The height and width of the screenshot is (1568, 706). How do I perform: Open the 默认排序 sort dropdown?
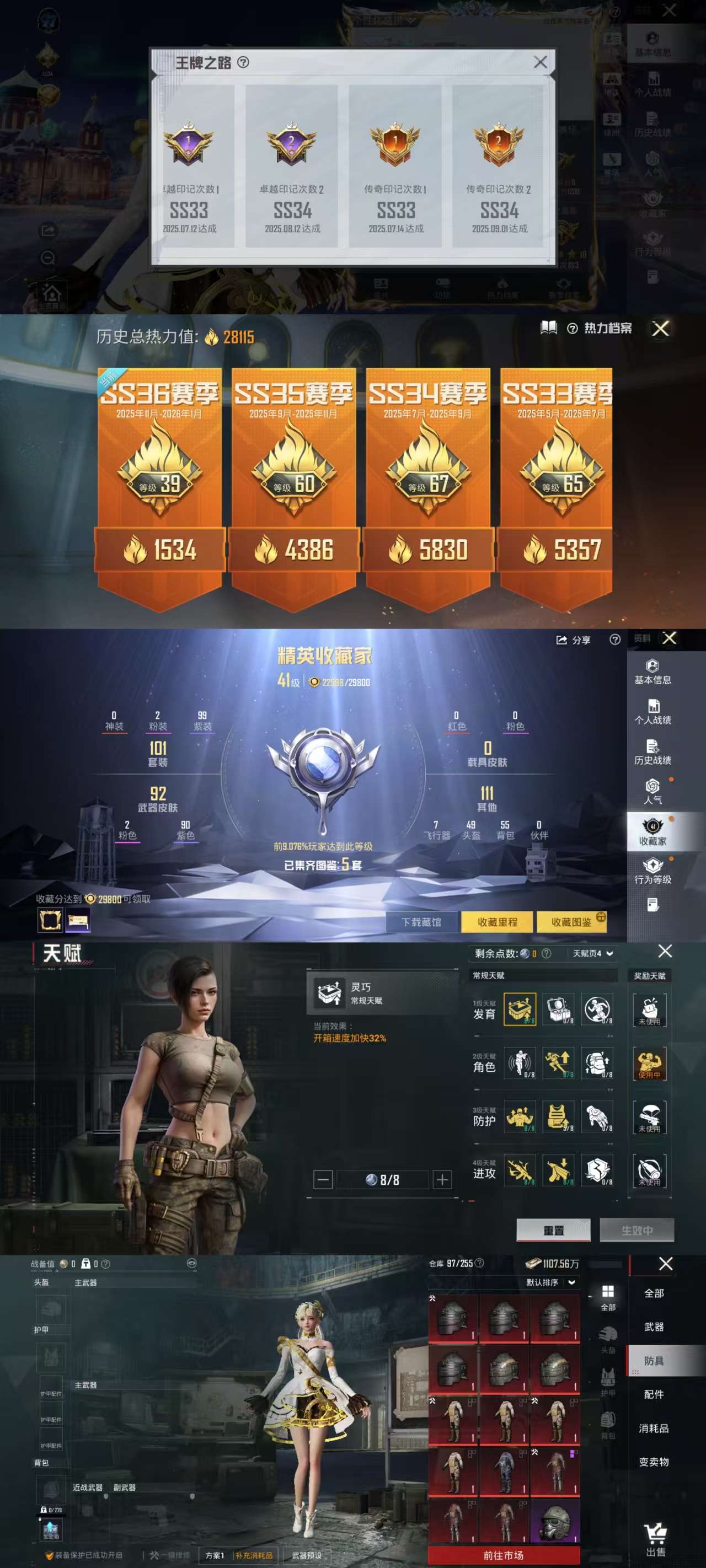pyautogui.click(x=550, y=1282)
